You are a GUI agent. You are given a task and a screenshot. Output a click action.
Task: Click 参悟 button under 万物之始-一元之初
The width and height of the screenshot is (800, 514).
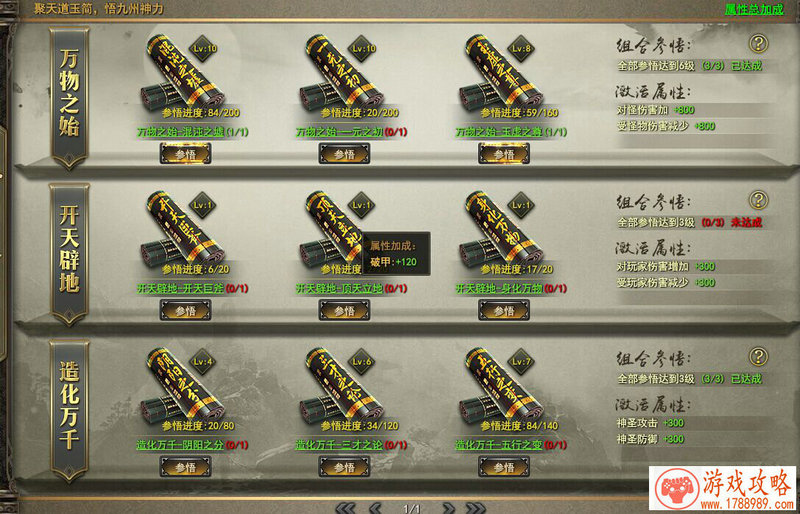[x=344, y=155]
